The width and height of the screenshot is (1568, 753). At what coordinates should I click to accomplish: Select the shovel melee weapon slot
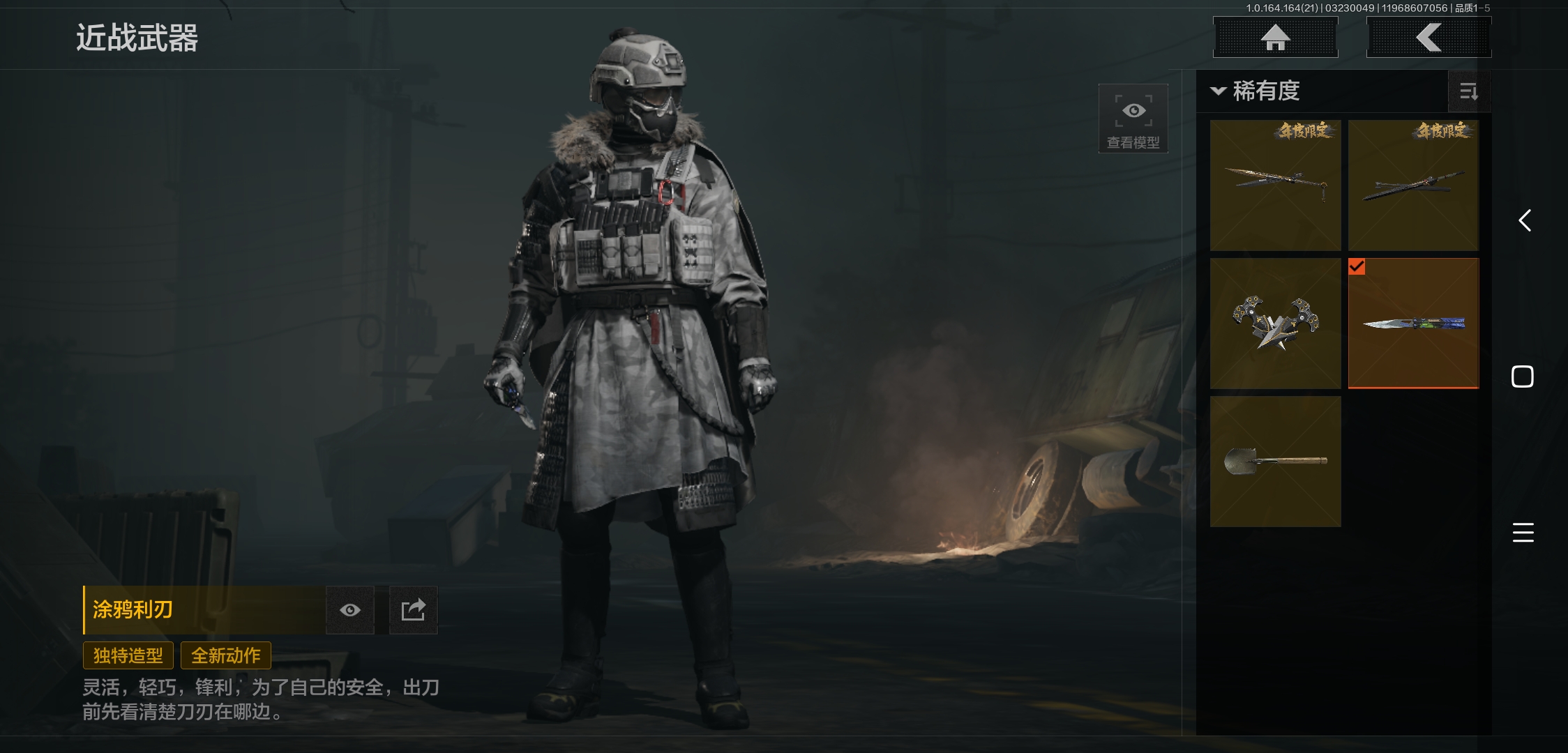[1275, 461]
